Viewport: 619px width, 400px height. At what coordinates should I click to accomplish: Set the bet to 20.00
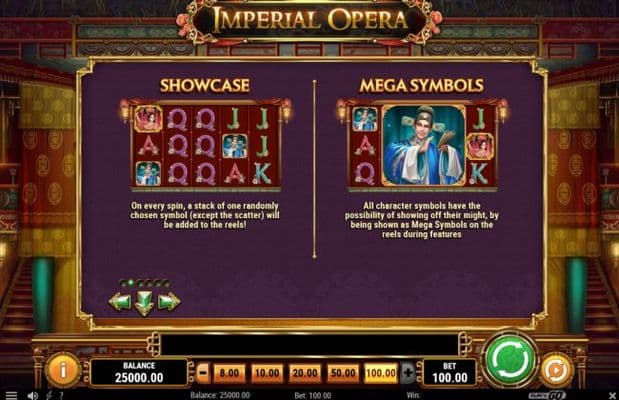tap(305, 372)
